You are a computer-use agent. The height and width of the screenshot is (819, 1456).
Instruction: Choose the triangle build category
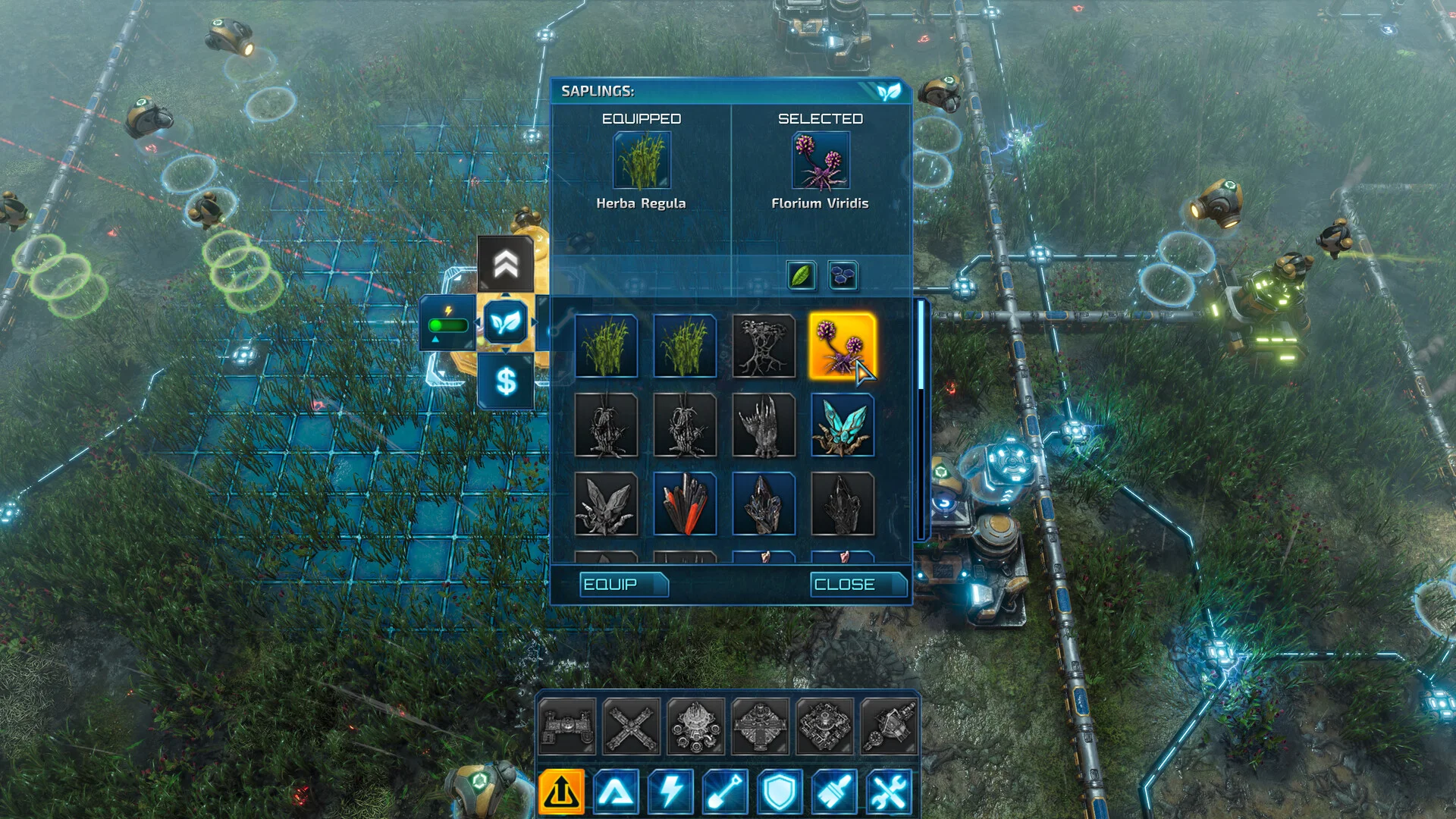(x=616, y=792)
